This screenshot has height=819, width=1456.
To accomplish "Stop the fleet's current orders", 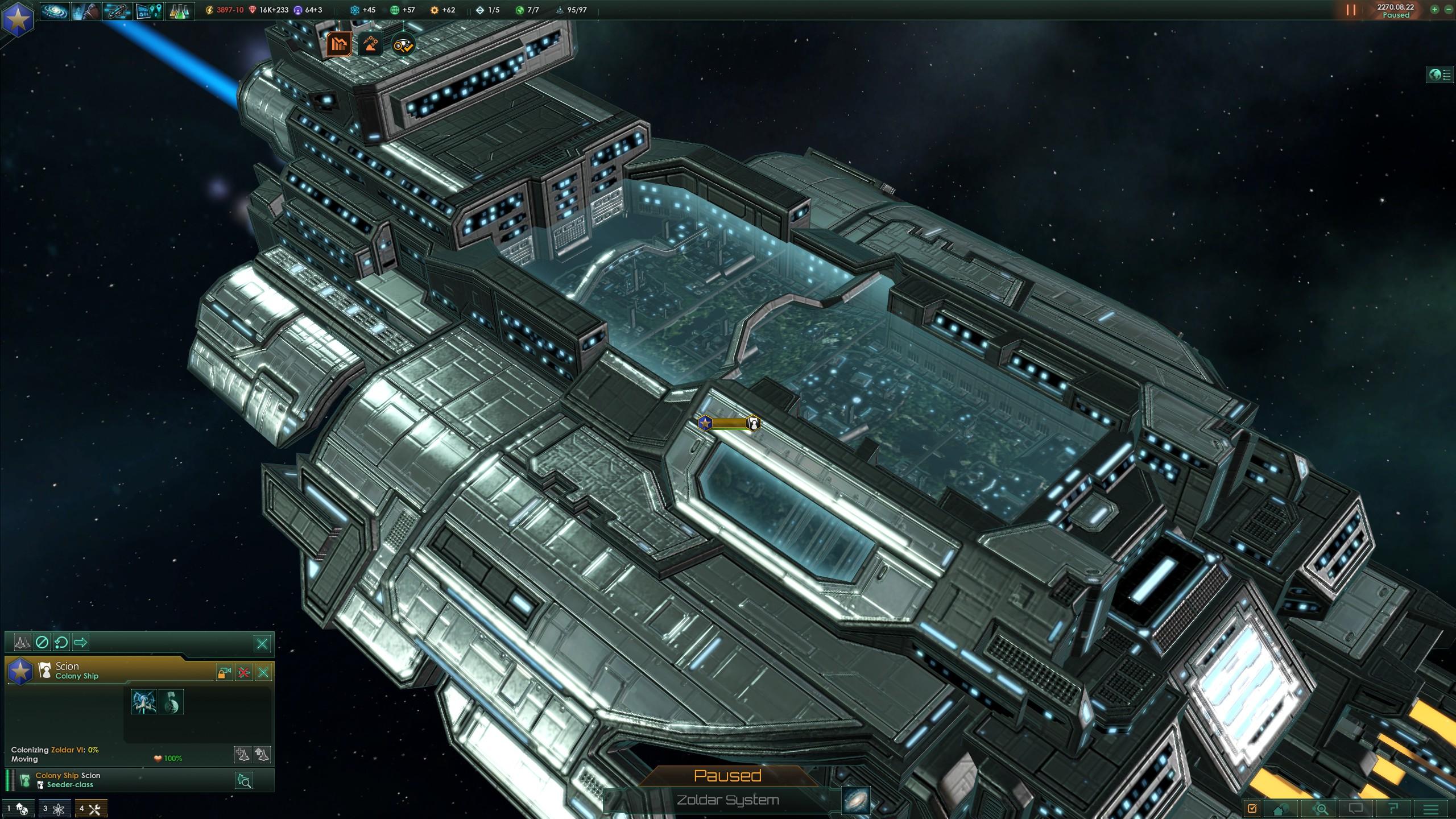I will 42,643.
